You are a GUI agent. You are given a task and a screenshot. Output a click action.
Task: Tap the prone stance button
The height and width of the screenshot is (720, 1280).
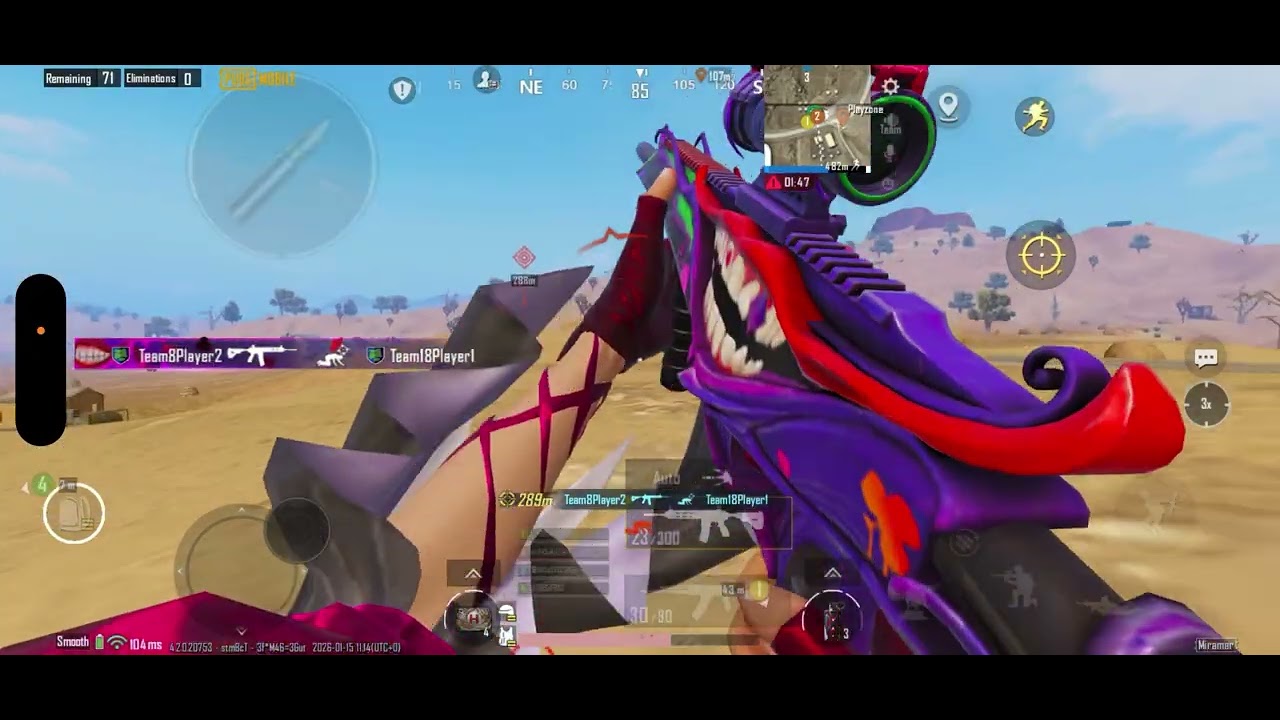point(1100,606)
